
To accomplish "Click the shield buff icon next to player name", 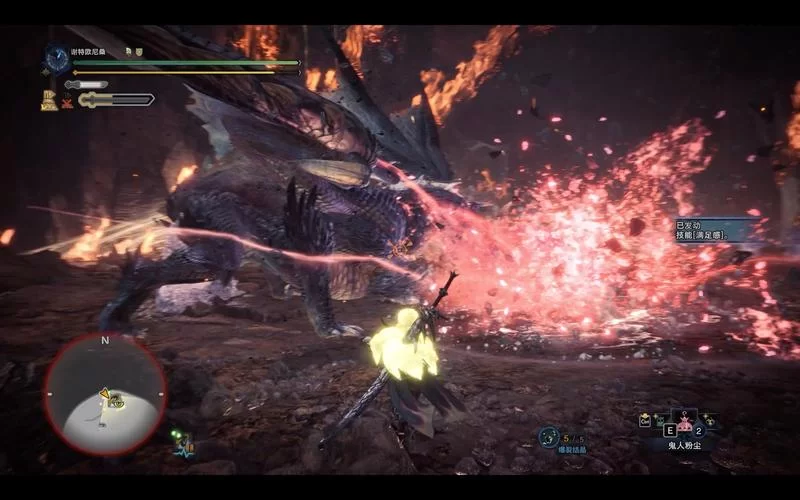I will coord(139,51).
